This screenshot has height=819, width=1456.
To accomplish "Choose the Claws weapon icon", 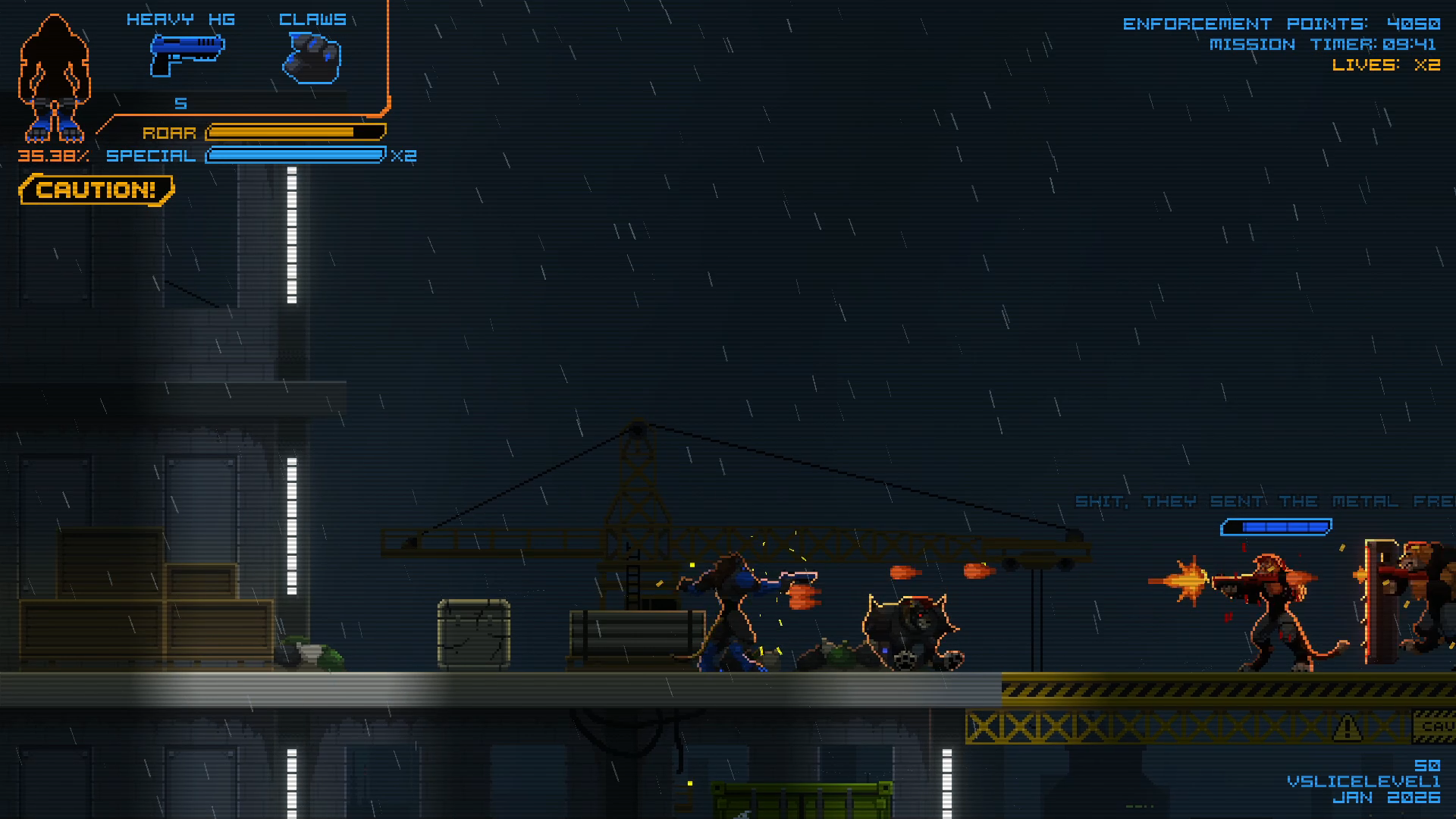I will tap(312, 58).
